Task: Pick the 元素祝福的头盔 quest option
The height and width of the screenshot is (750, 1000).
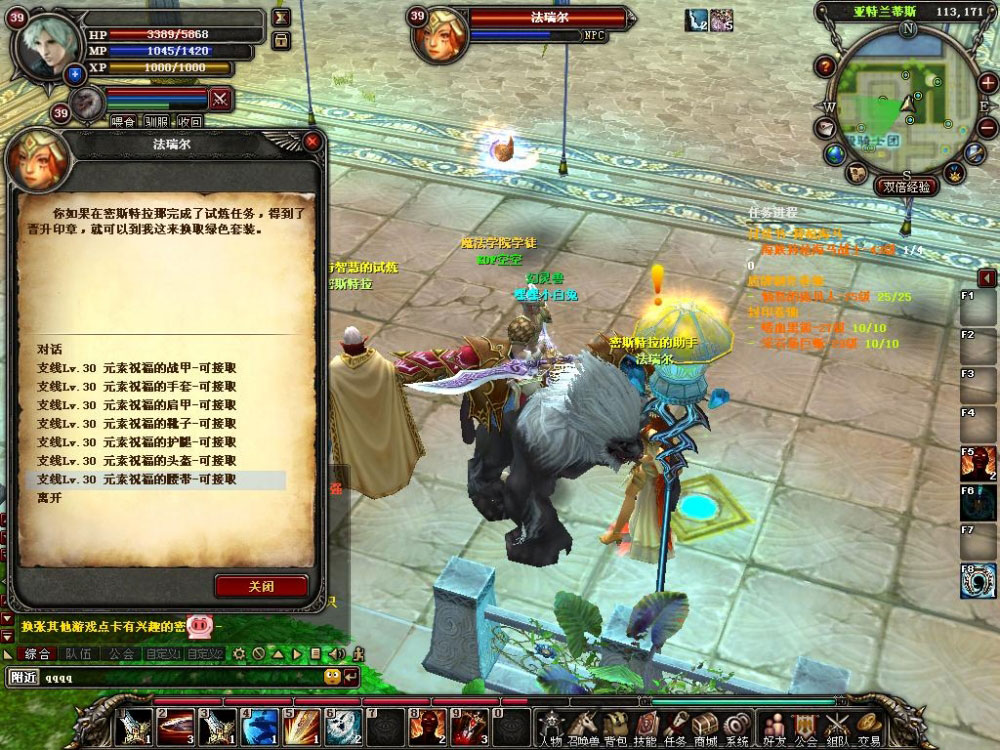Action: click(137, 460)
